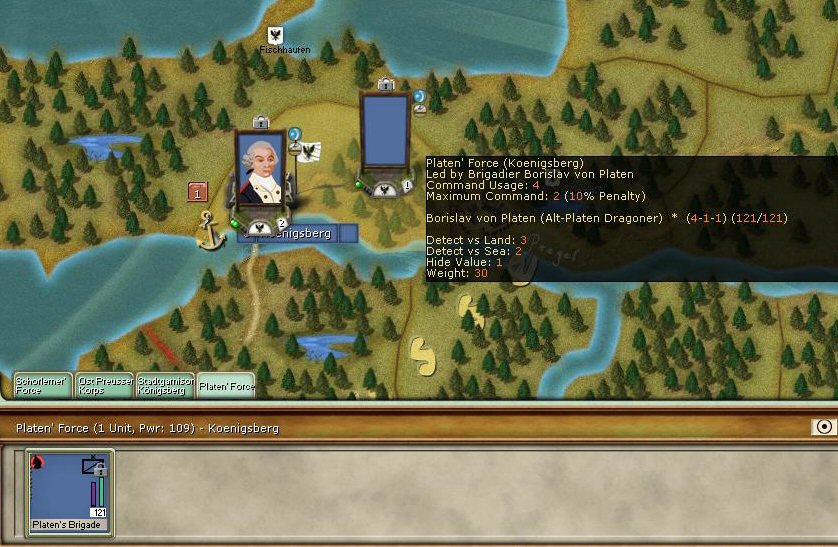Switch to the Schorlemer' Force tab

tap(43, 385)
